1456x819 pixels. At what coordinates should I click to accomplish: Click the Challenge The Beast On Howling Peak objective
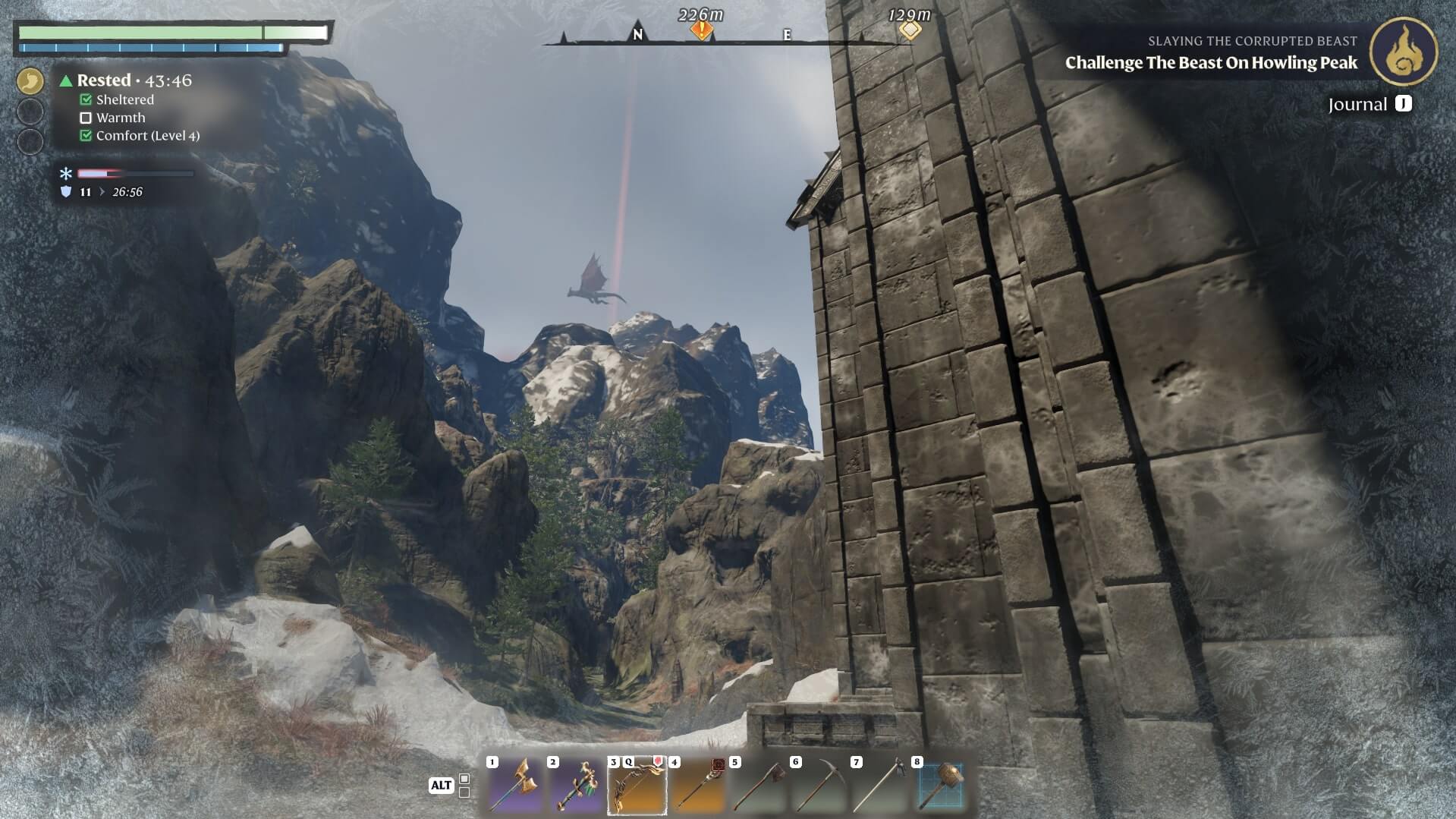1211,63
